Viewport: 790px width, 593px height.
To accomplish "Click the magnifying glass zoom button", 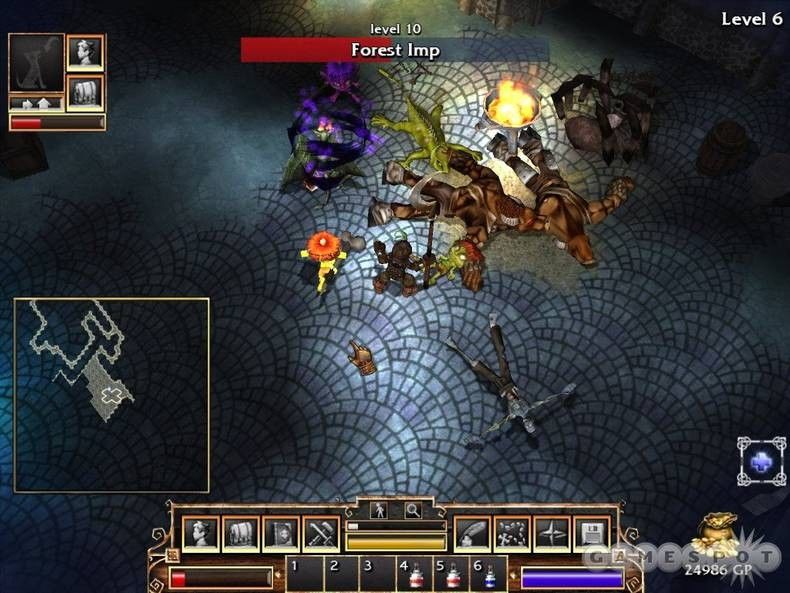I will click(412, 510).
